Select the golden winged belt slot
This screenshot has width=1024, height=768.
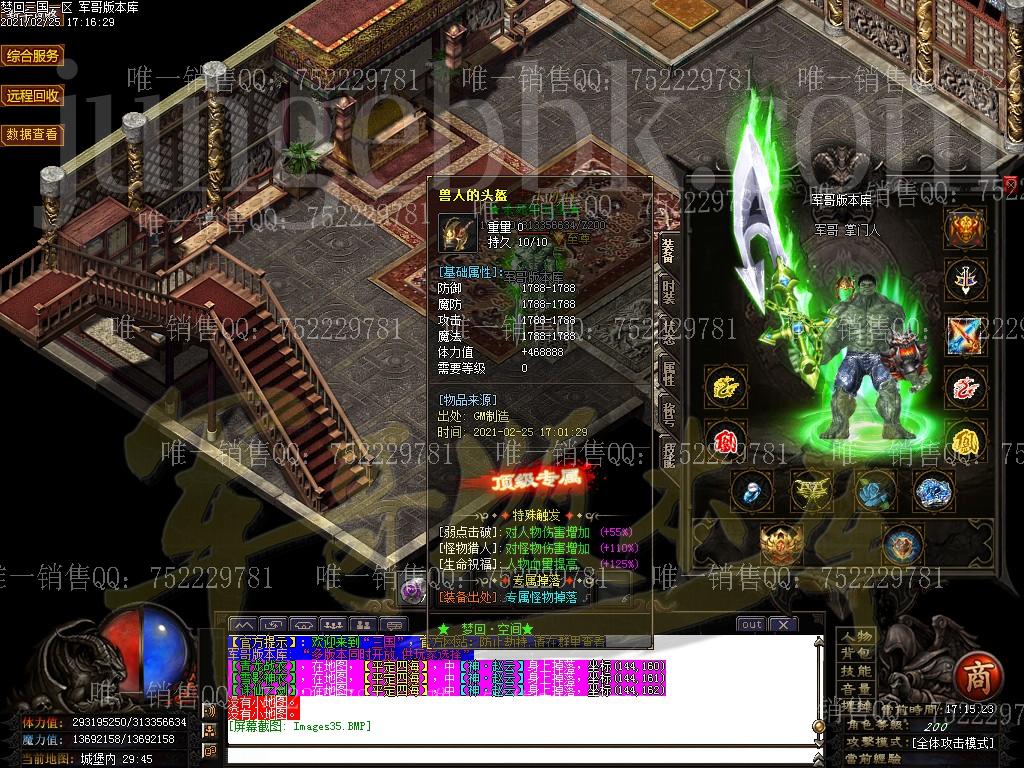[812, 490]
